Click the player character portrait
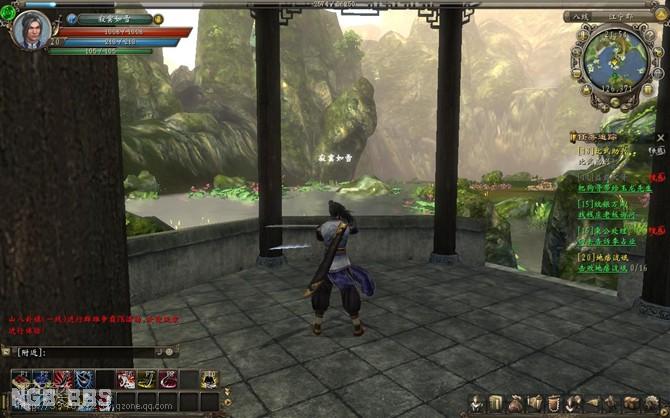The image size is (670, 418). [32, 30]
